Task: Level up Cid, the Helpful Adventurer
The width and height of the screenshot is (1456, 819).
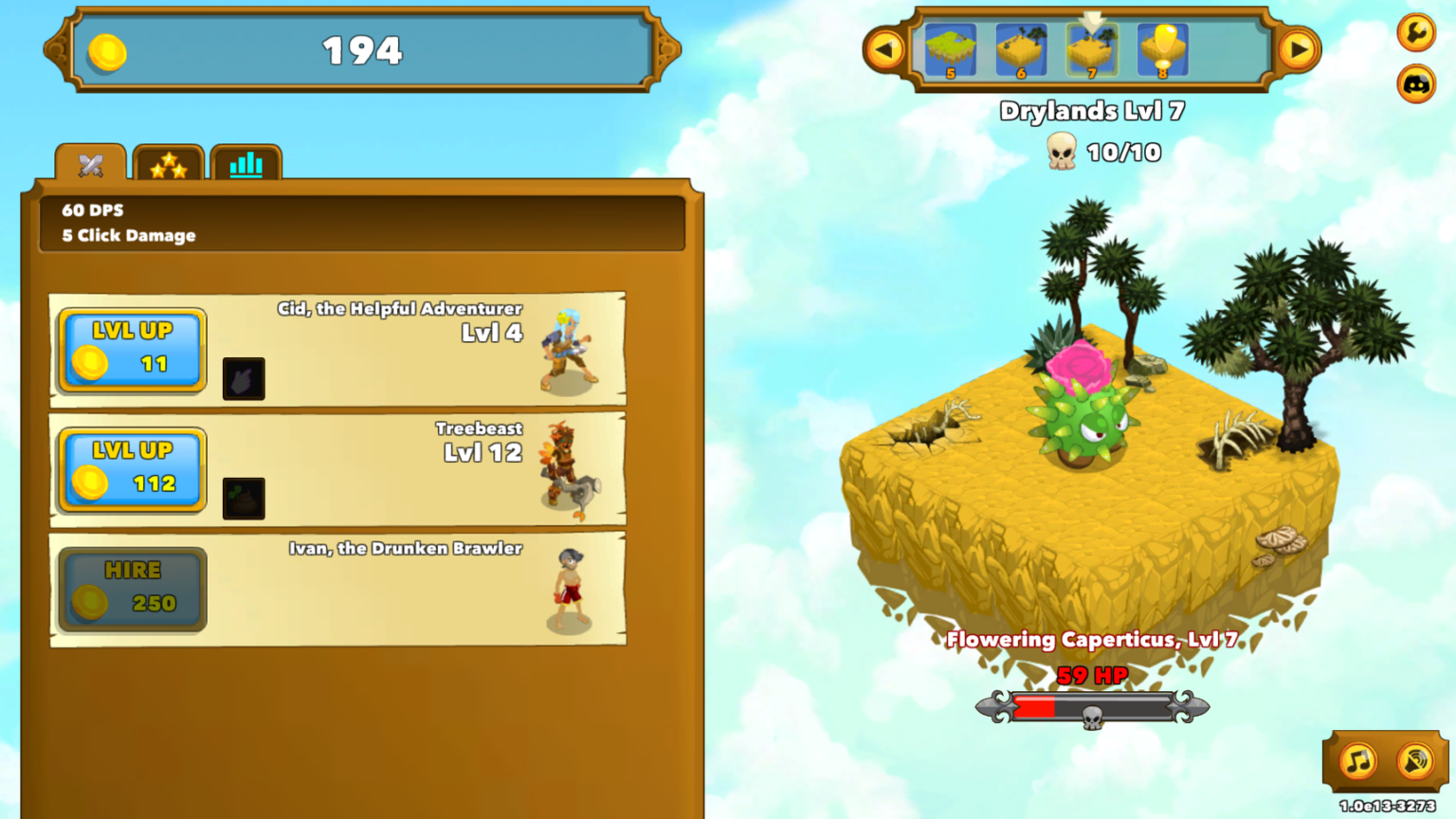Action: [x=132, y=350]
